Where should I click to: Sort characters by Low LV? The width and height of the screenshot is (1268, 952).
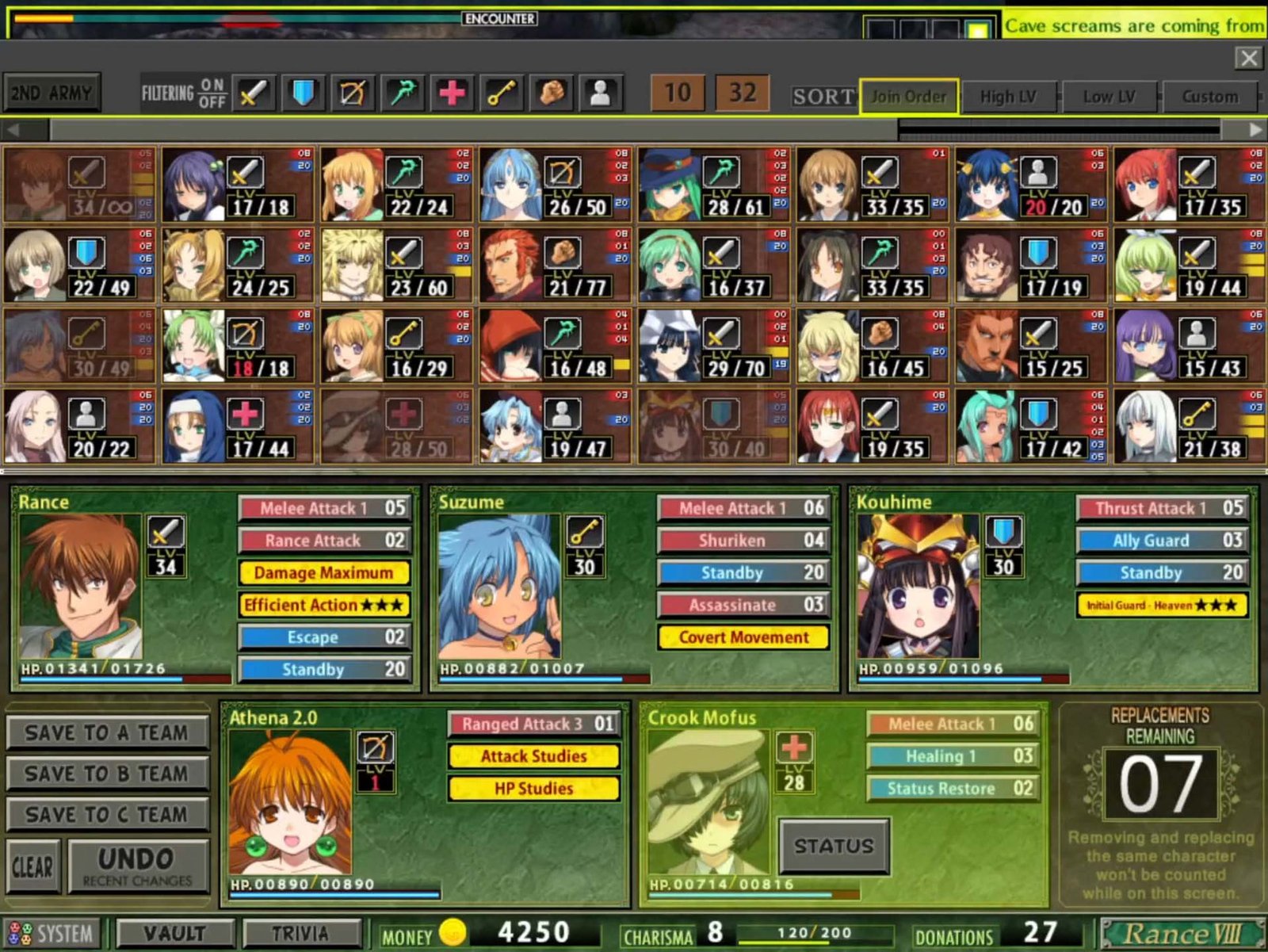(x=1109, y=97)
